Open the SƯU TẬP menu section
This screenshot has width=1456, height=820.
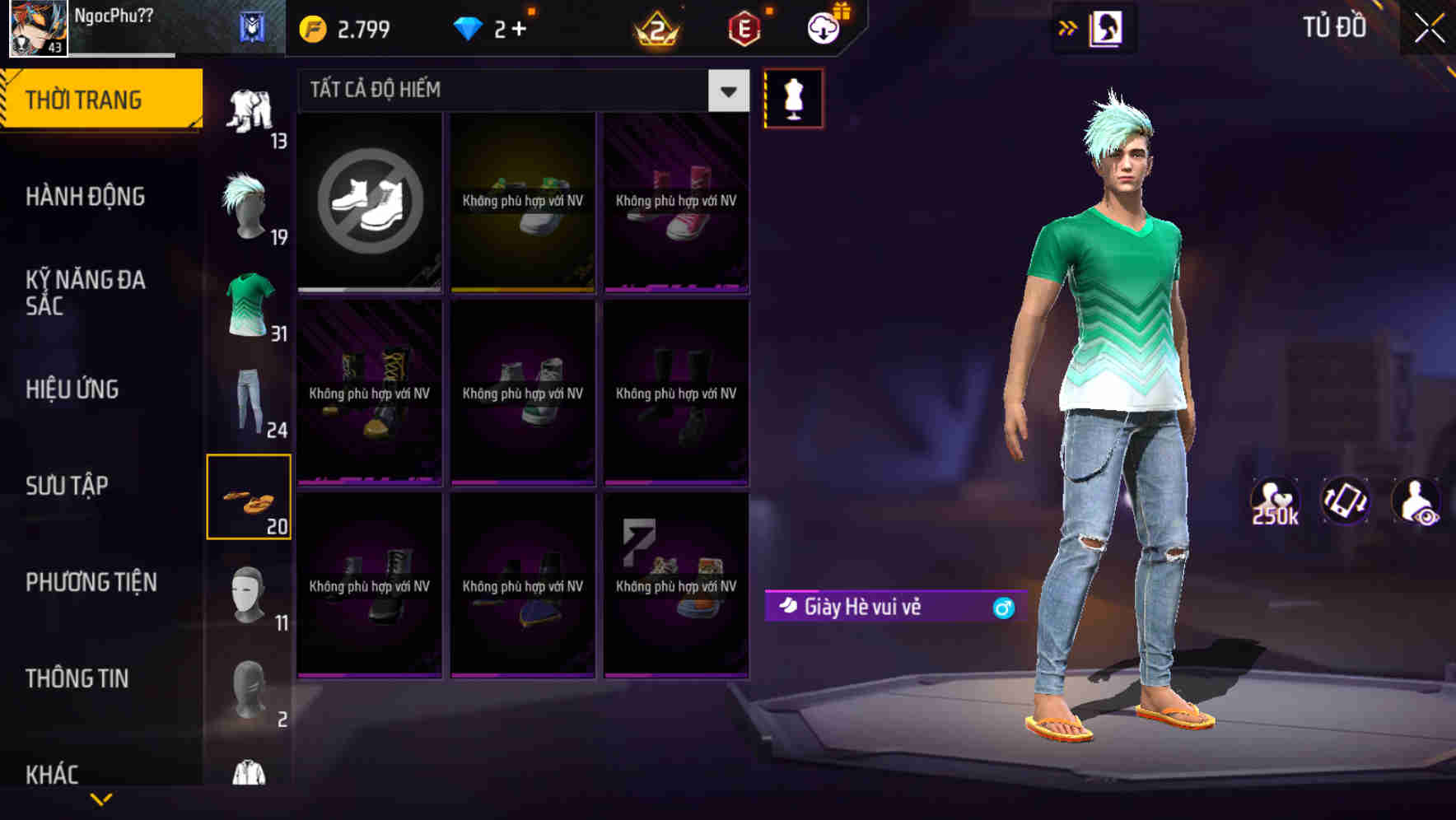[70, 486]
